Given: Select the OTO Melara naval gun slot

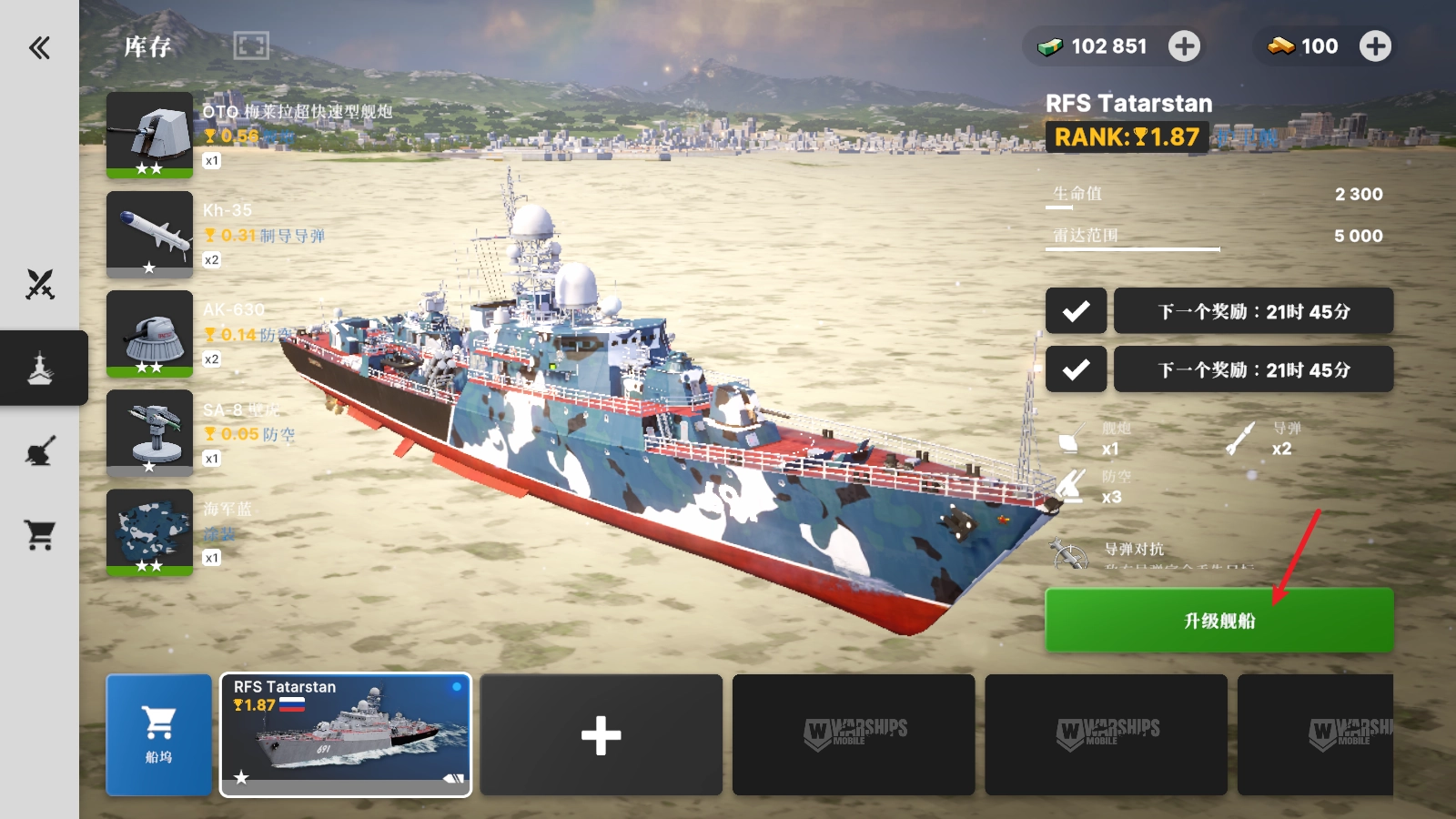Looking at the screenshot, I should pyautogui.click(x=150, y=135).
